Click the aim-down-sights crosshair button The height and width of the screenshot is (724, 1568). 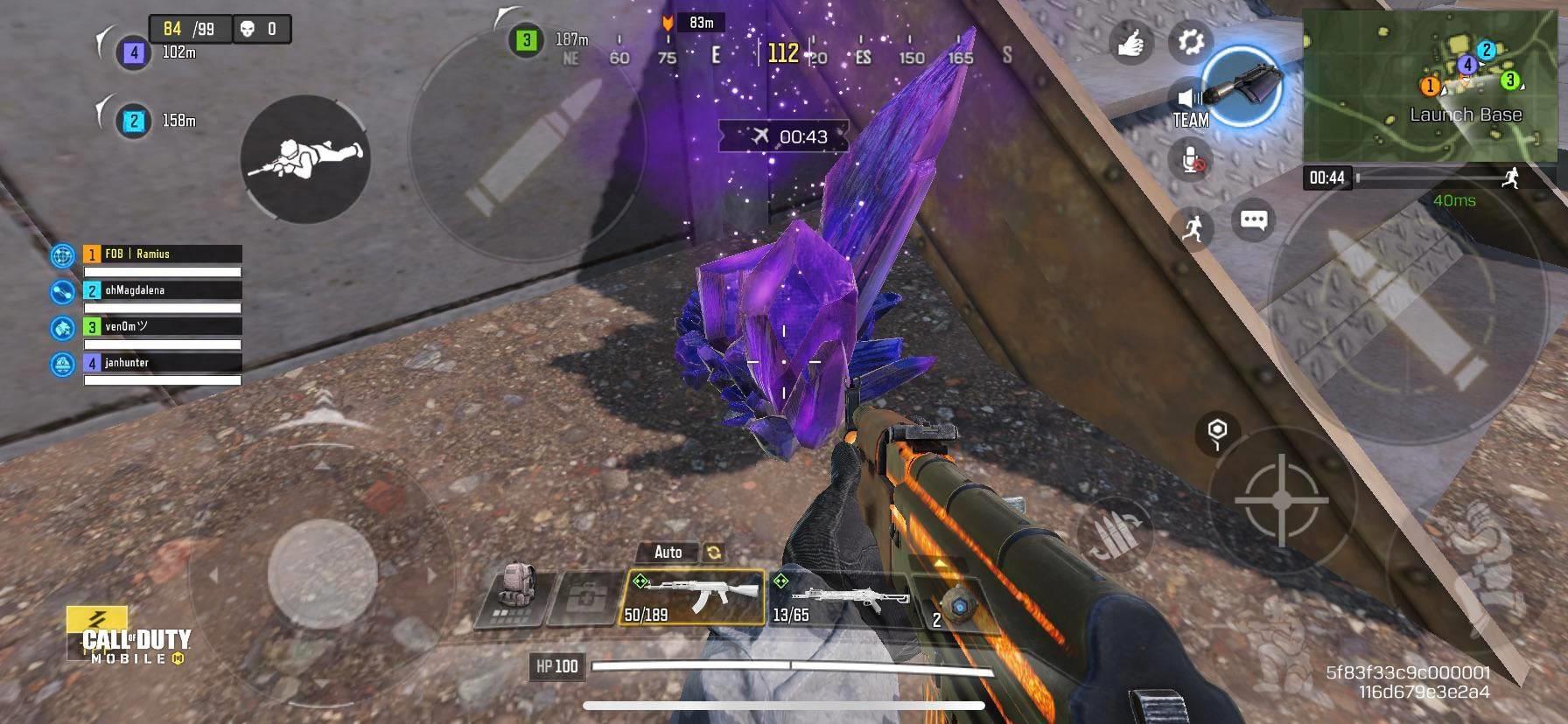pos(1281,500)
